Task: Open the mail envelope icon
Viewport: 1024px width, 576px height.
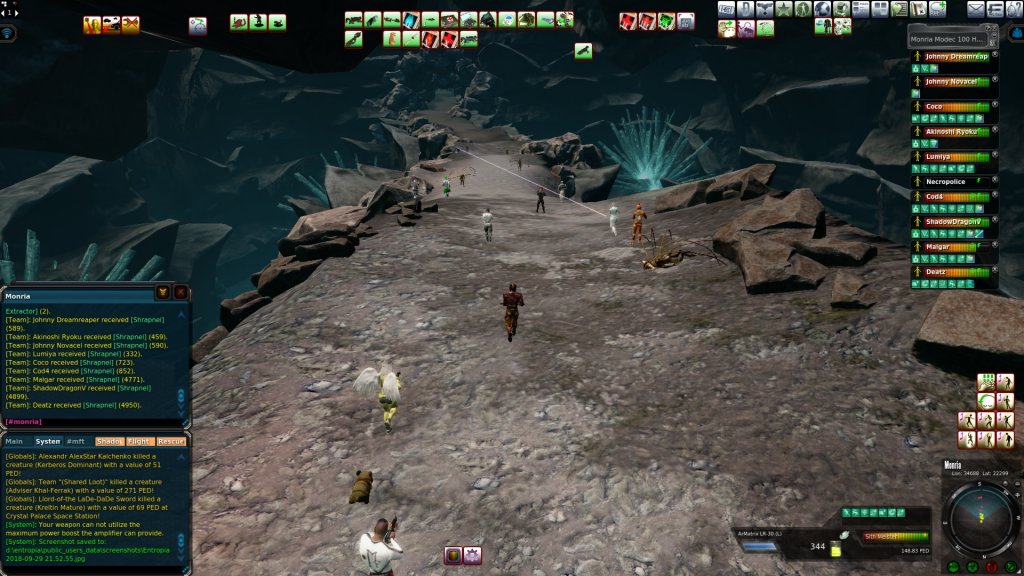Action: (x=976, y=9)
